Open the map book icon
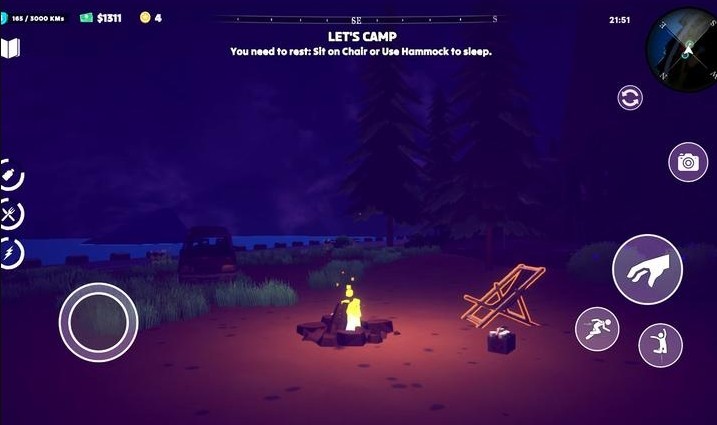 tap(11, 48)
